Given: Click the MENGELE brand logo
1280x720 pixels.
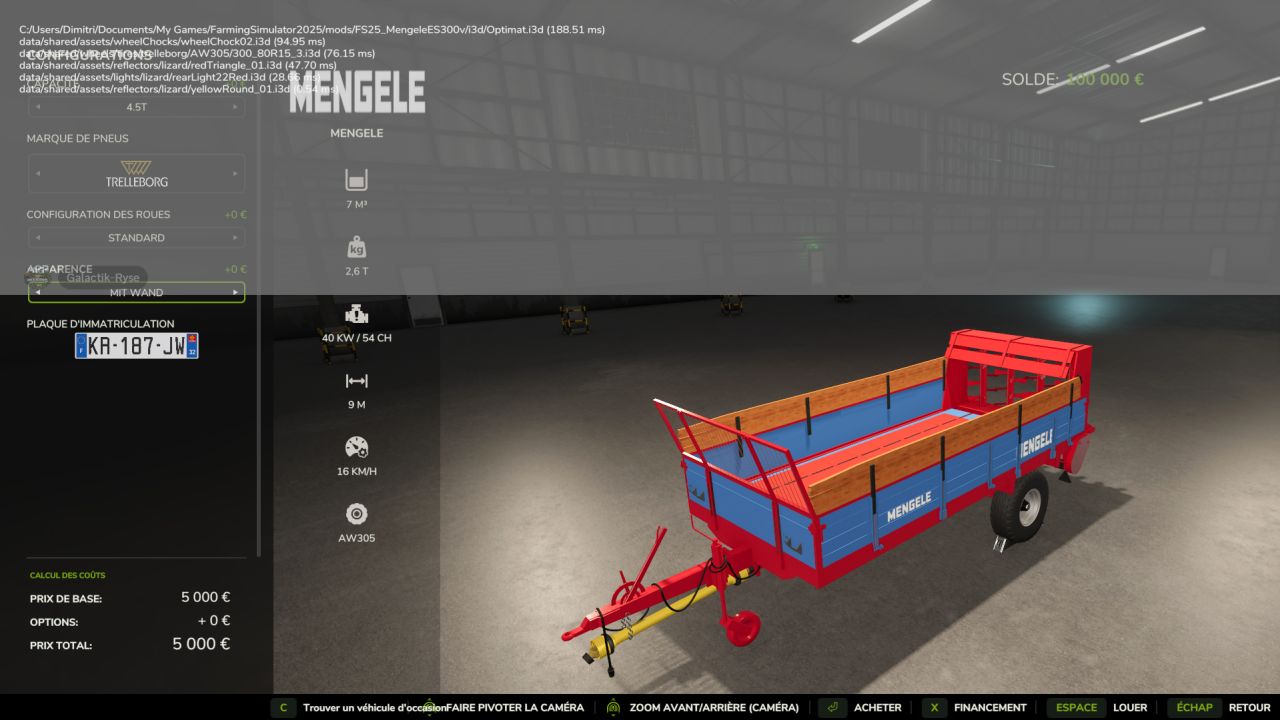Looking at the screenshot, I should coord(356,93).
